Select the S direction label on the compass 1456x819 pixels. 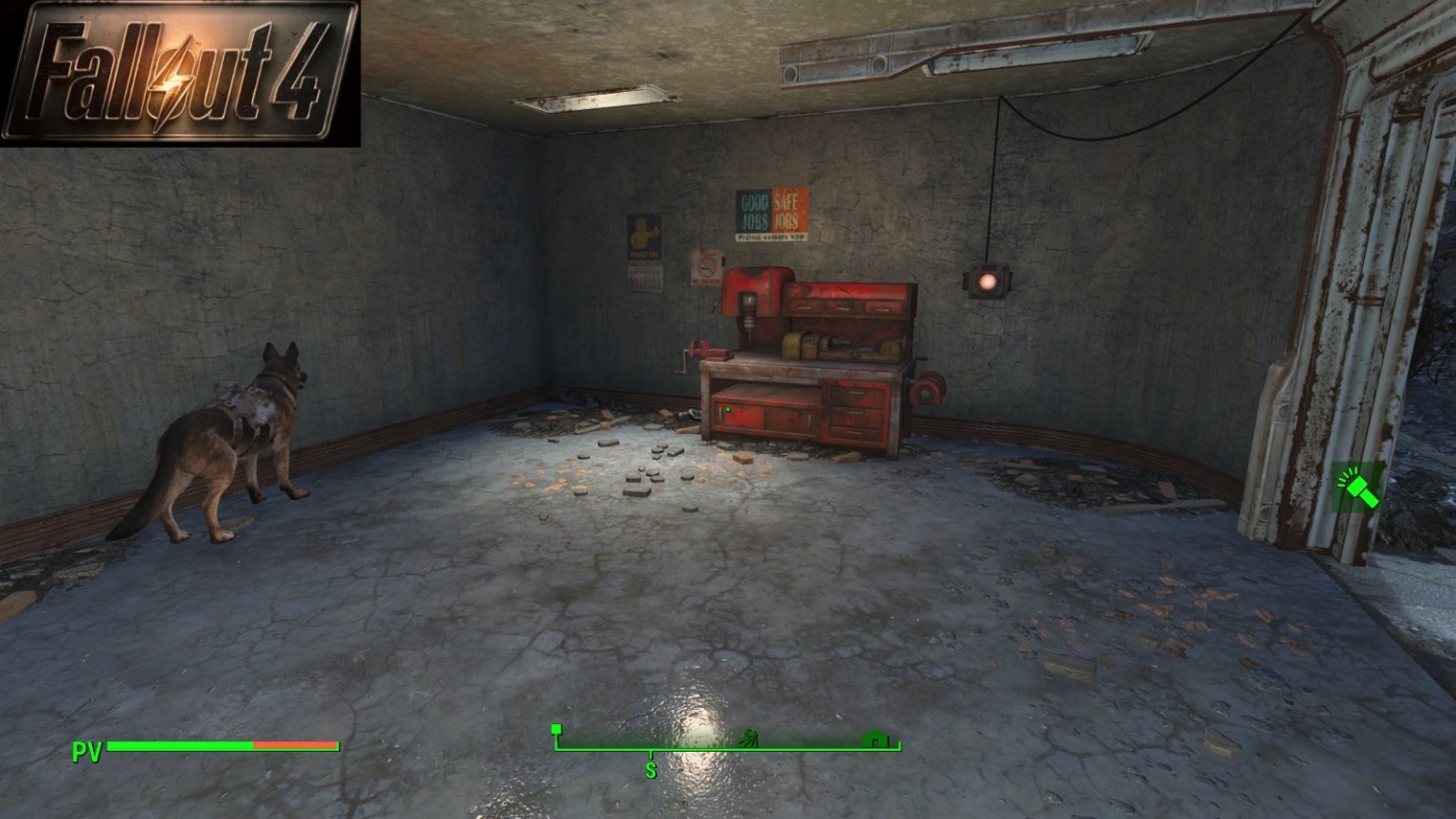pos(650,770)
